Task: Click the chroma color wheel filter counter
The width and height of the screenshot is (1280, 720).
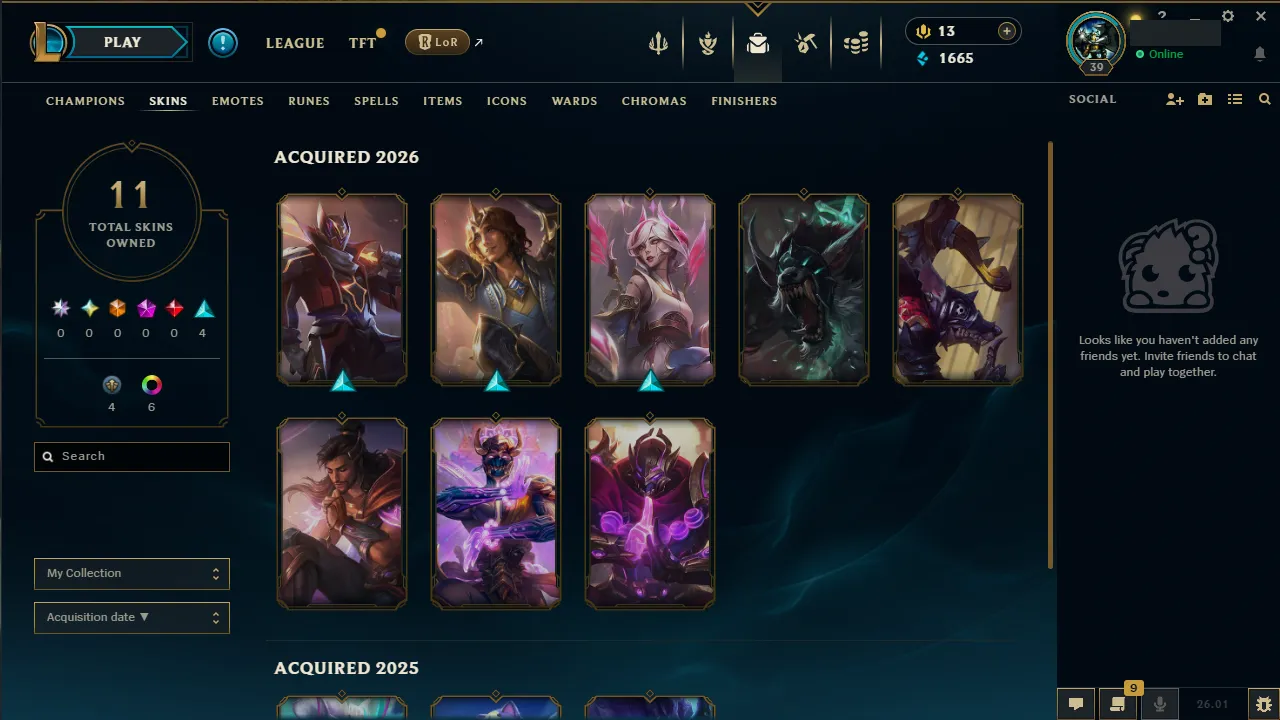Action: click(x=151, y=385)
